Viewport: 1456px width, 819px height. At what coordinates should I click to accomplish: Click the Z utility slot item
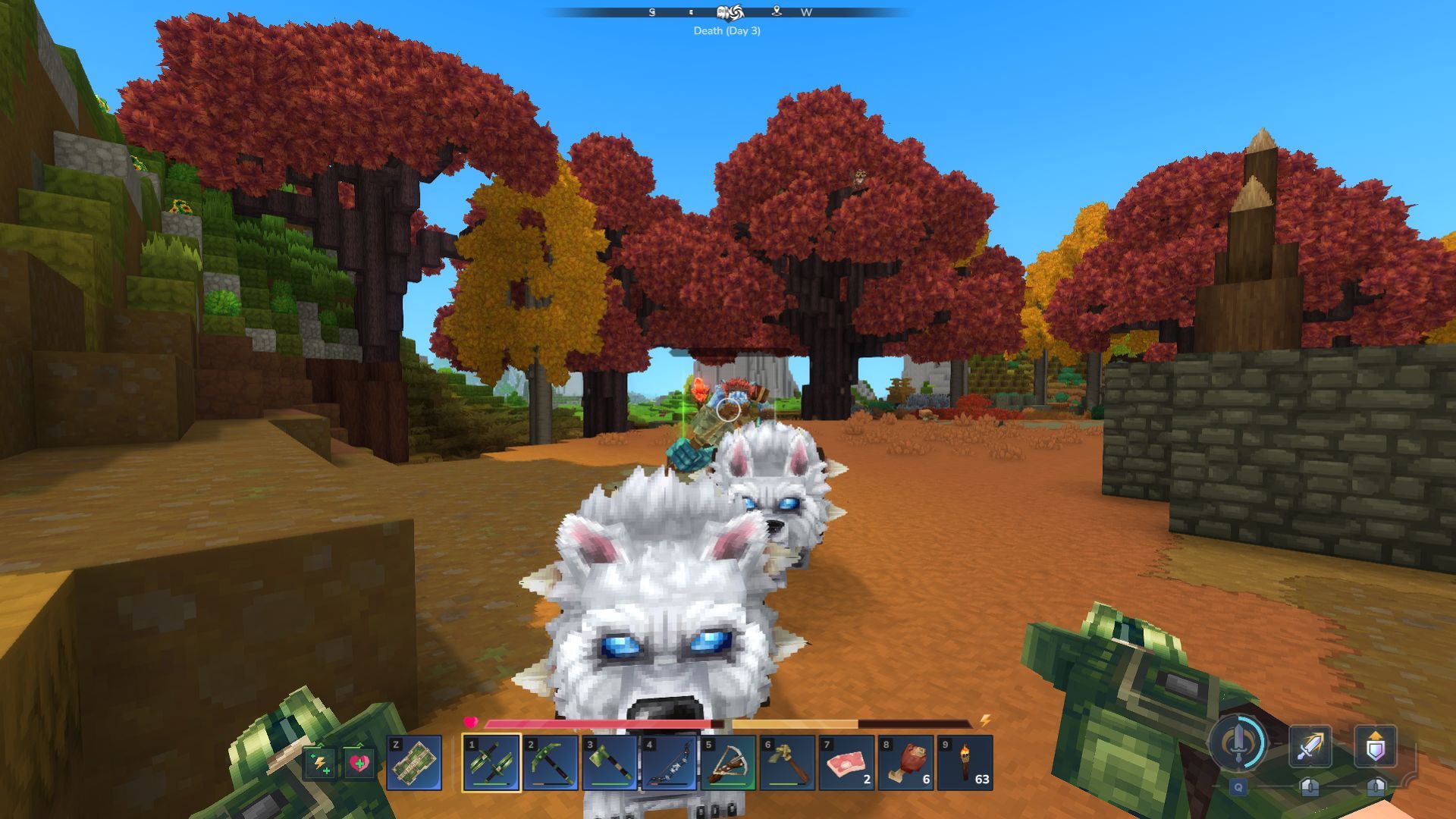(414, 763)
